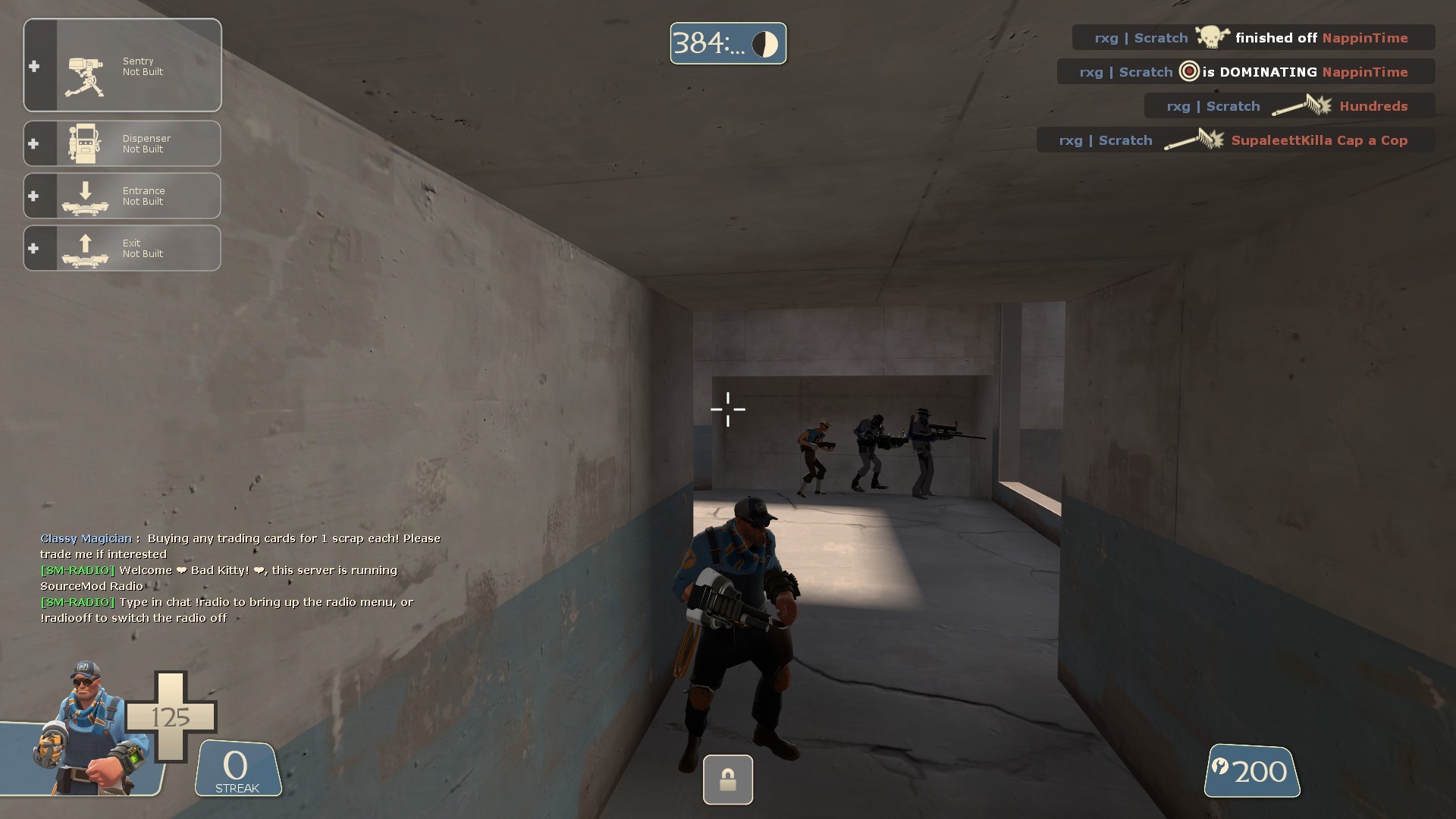Expand the plus next to Entrance Not Built
The image size is (1456, 819).
click(33, 196)
